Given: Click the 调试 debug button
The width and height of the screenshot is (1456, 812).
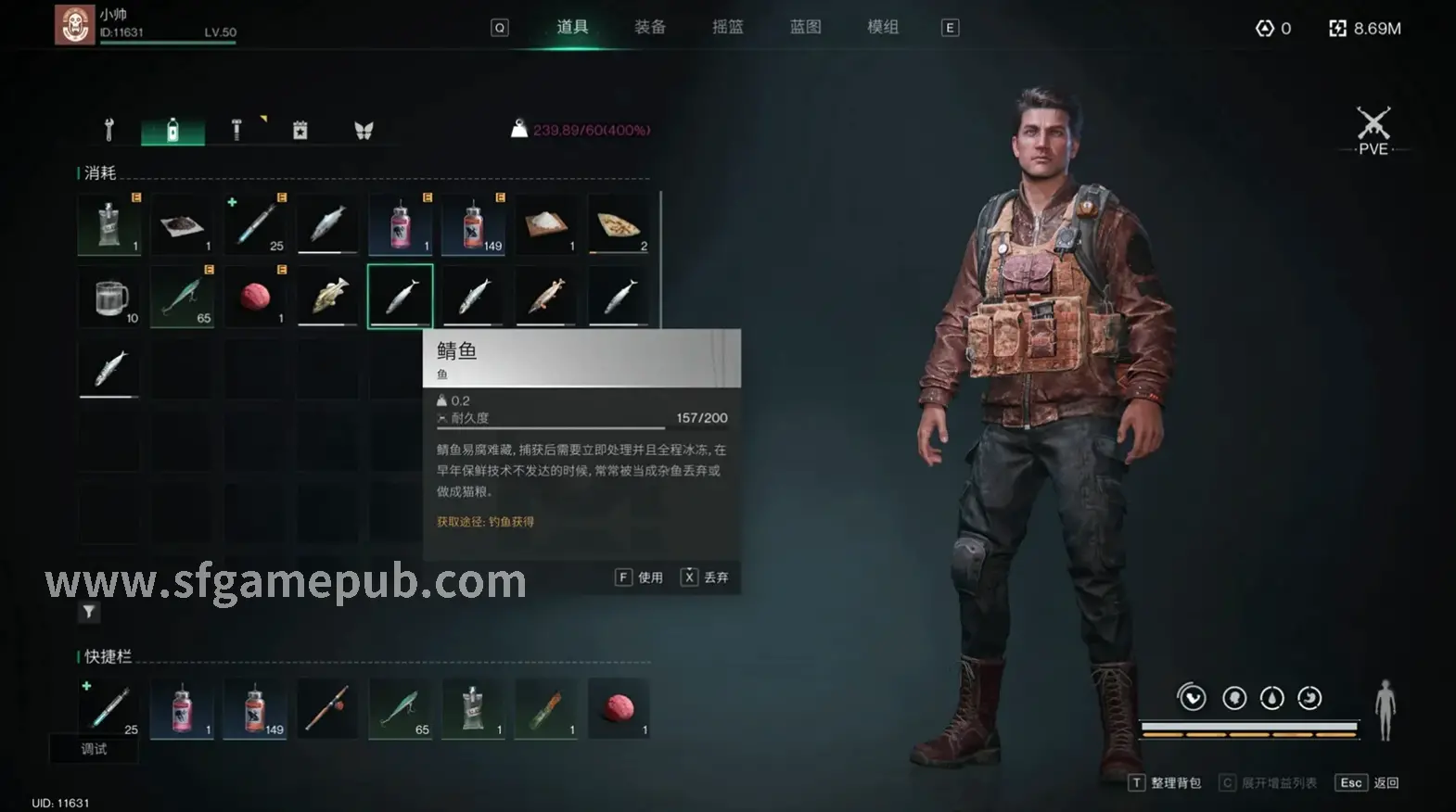Looking at the screenshot, I should pyautogui.click(x=94, y=749).
